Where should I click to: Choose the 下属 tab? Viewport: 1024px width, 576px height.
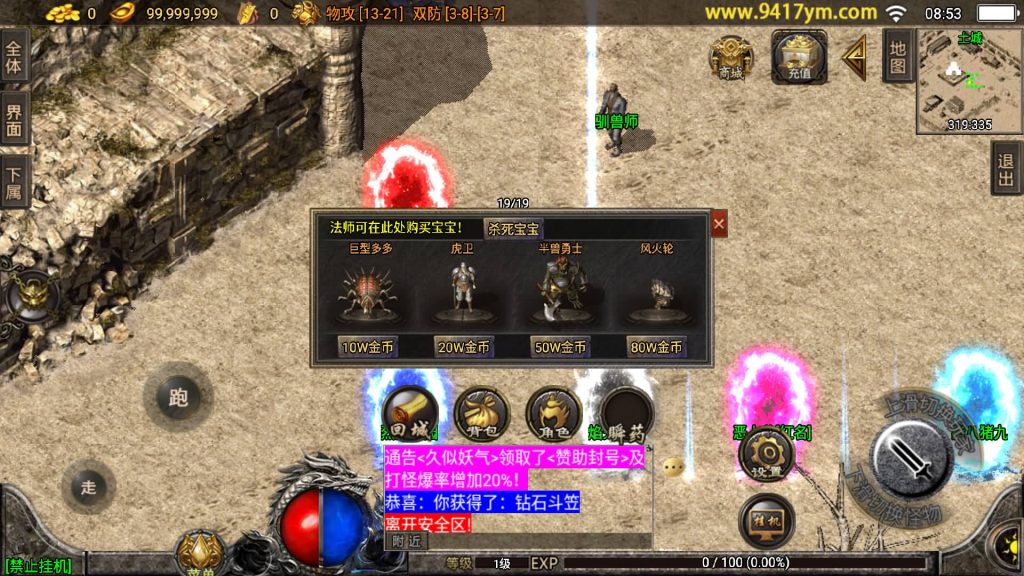(x=14, y=181)
